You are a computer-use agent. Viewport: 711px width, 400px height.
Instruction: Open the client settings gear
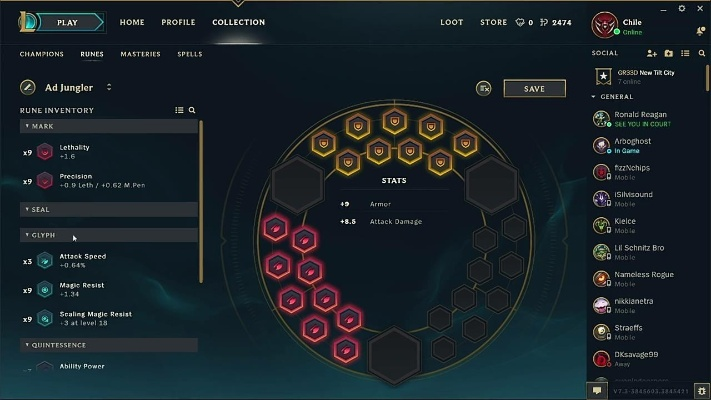pos(702,390)
